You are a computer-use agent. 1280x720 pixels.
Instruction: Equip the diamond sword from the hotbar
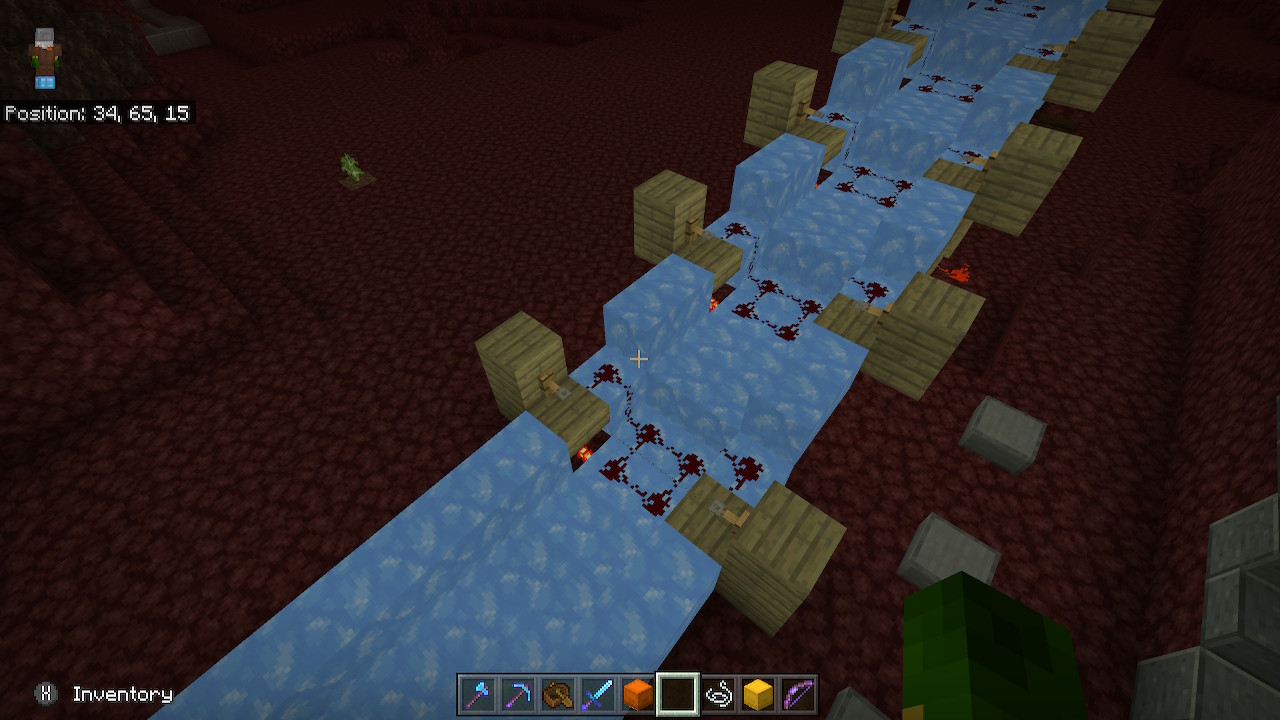tap(597, 694)
